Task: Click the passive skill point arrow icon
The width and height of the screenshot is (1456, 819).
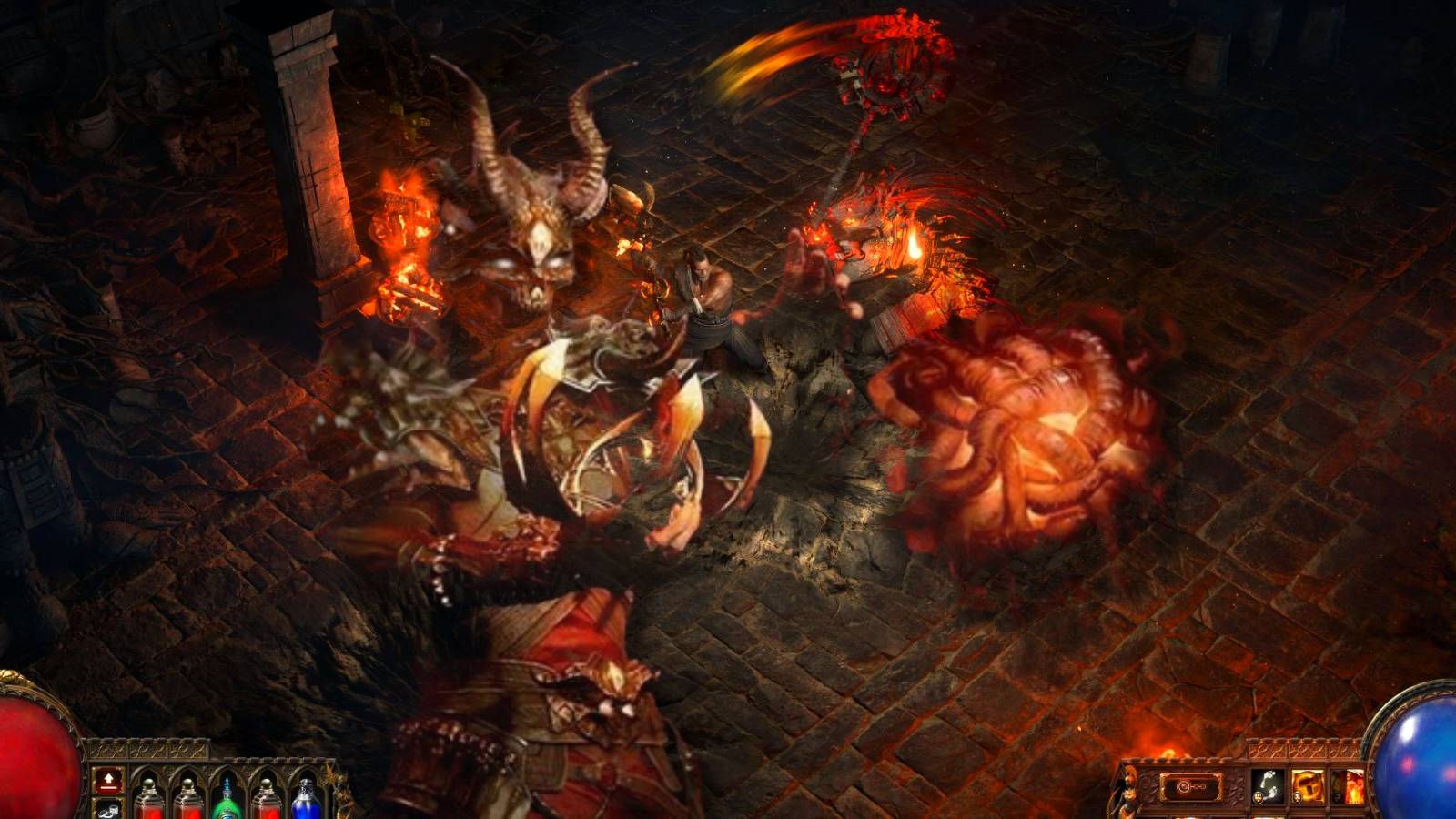Action: 108,781
